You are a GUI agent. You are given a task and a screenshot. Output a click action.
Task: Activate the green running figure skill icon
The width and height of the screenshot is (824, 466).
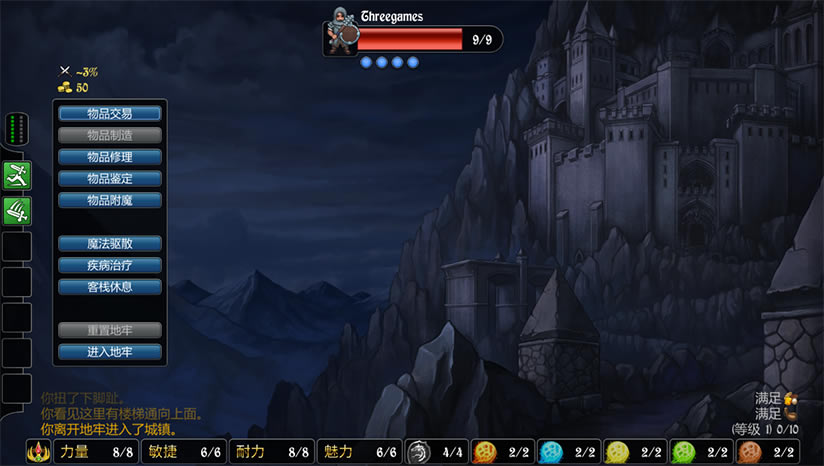(x=17, y=175)
